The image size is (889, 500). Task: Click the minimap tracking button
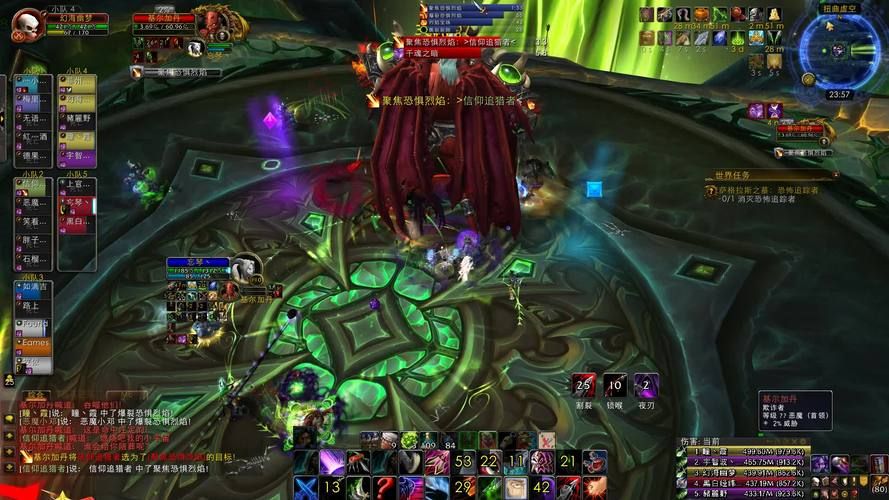(806, 77)
